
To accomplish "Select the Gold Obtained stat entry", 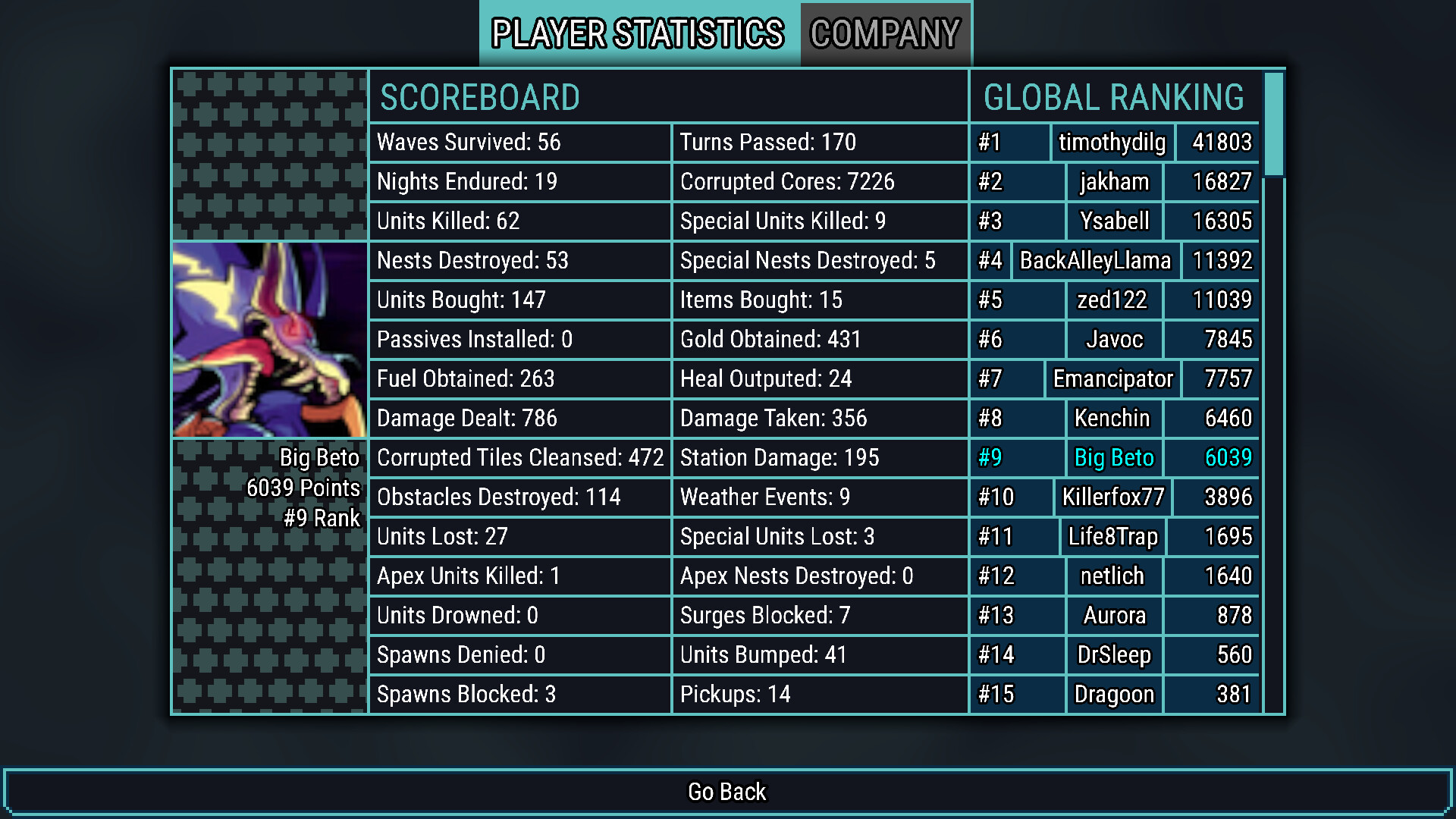I will pyautogui.click(x=820, y=340).
